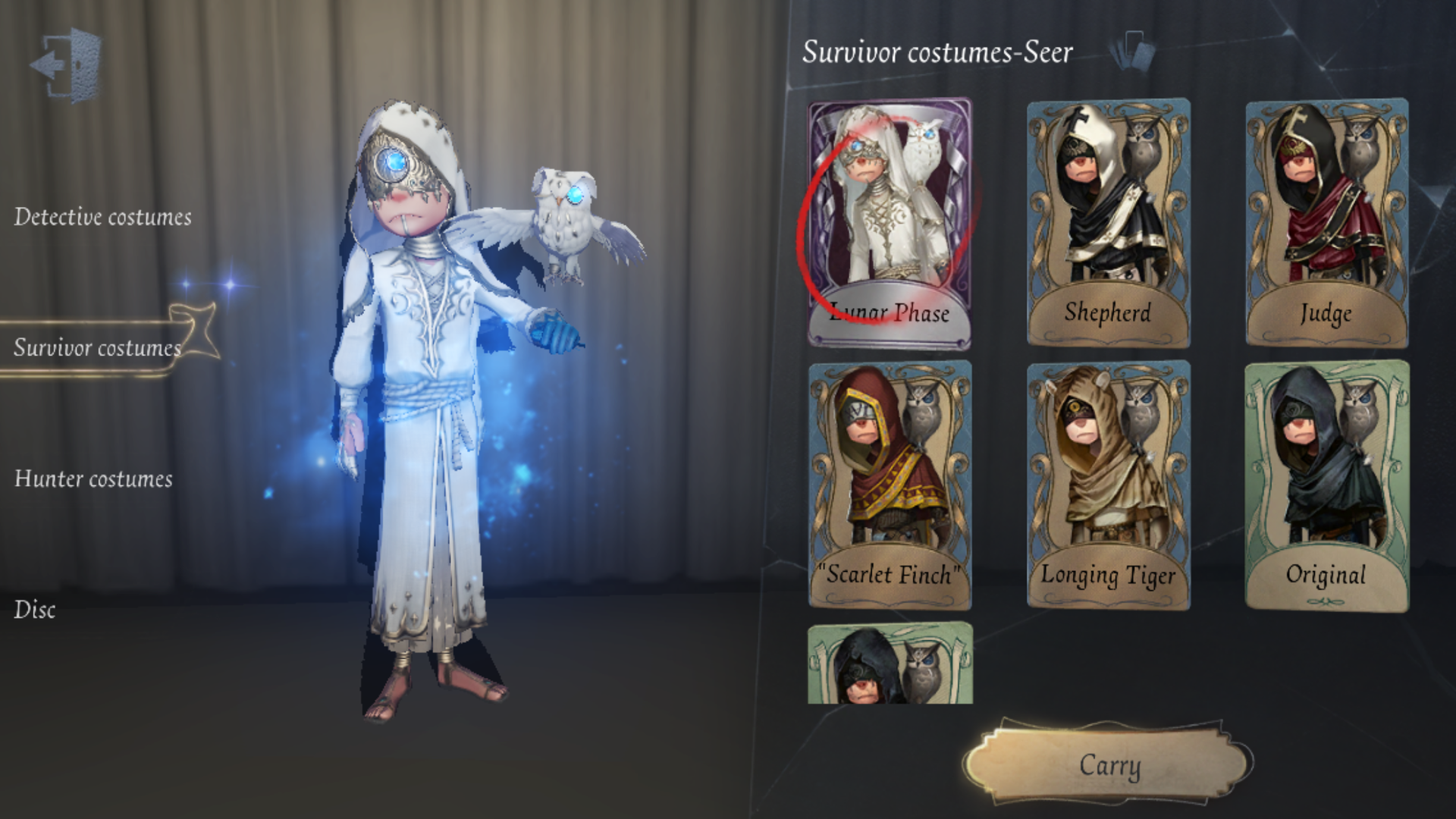Select the "Scarlet Finch" costume card
Image resolution: width=1456 pixels, height=819 pixels.
coord(889,485)
